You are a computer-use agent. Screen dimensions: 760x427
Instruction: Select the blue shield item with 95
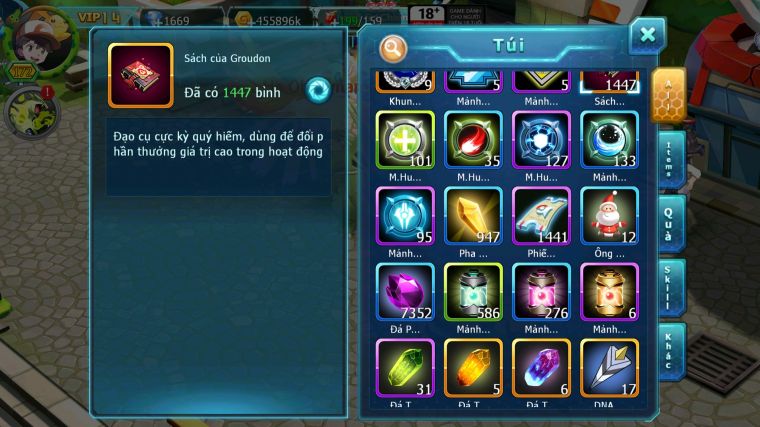(x=405, y=216)
